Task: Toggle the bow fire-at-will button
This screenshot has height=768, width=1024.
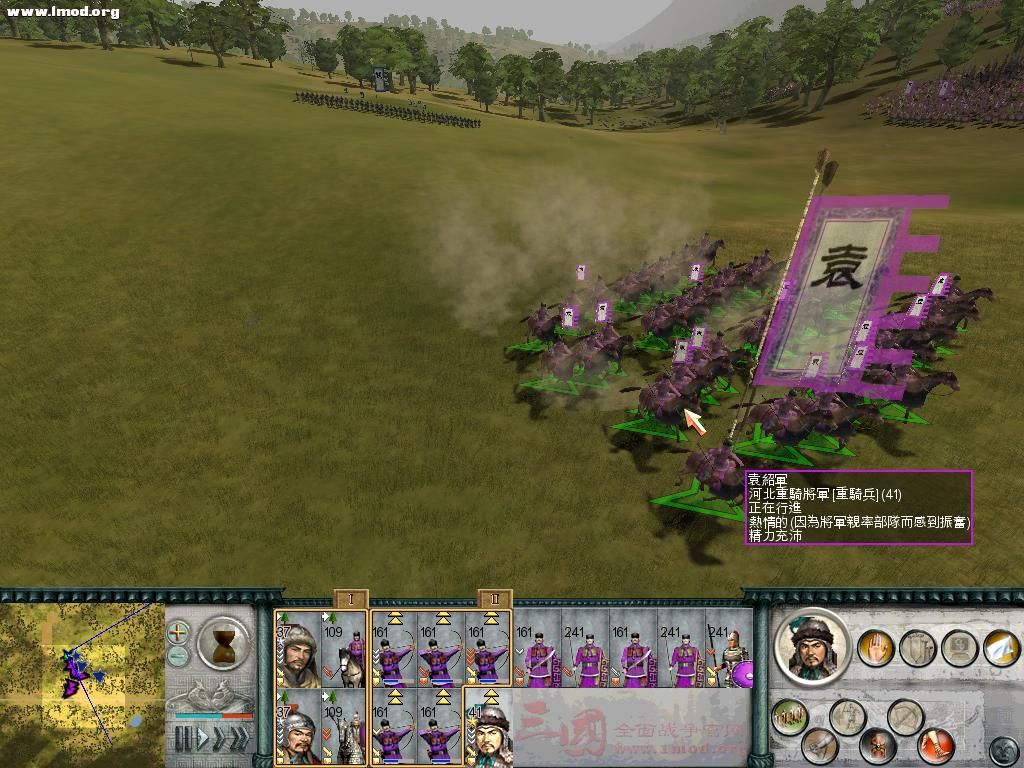Action: [906, 715]
